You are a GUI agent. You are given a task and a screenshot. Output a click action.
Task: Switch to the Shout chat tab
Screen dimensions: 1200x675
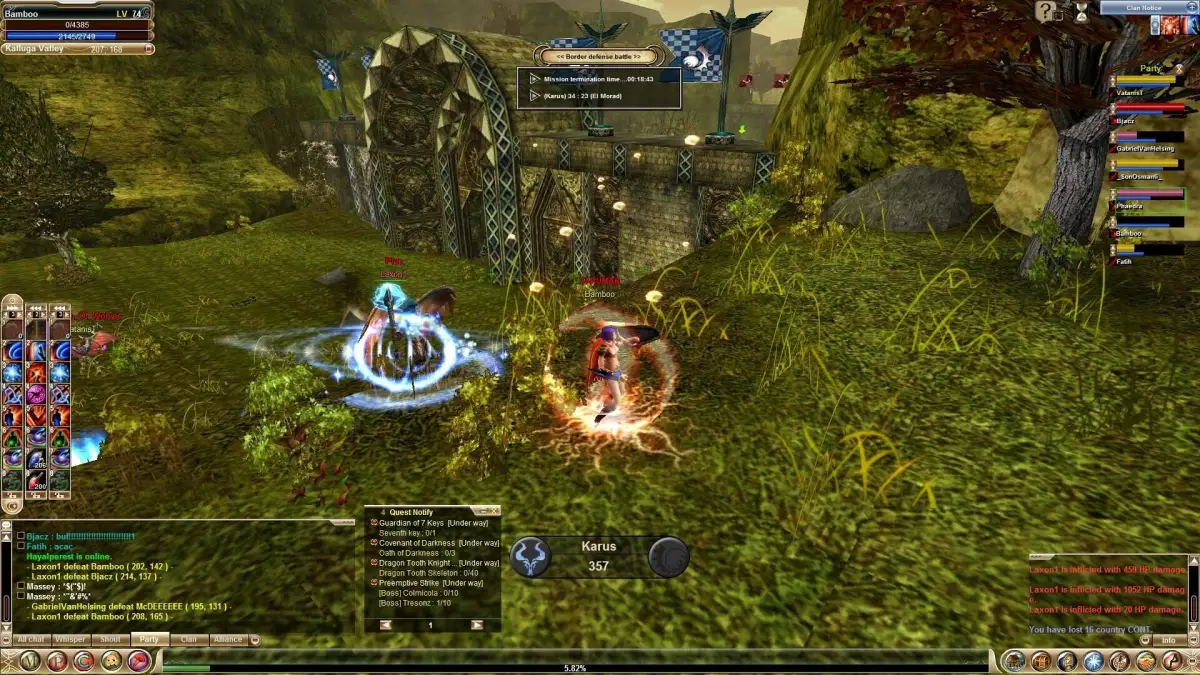[110, 639]
